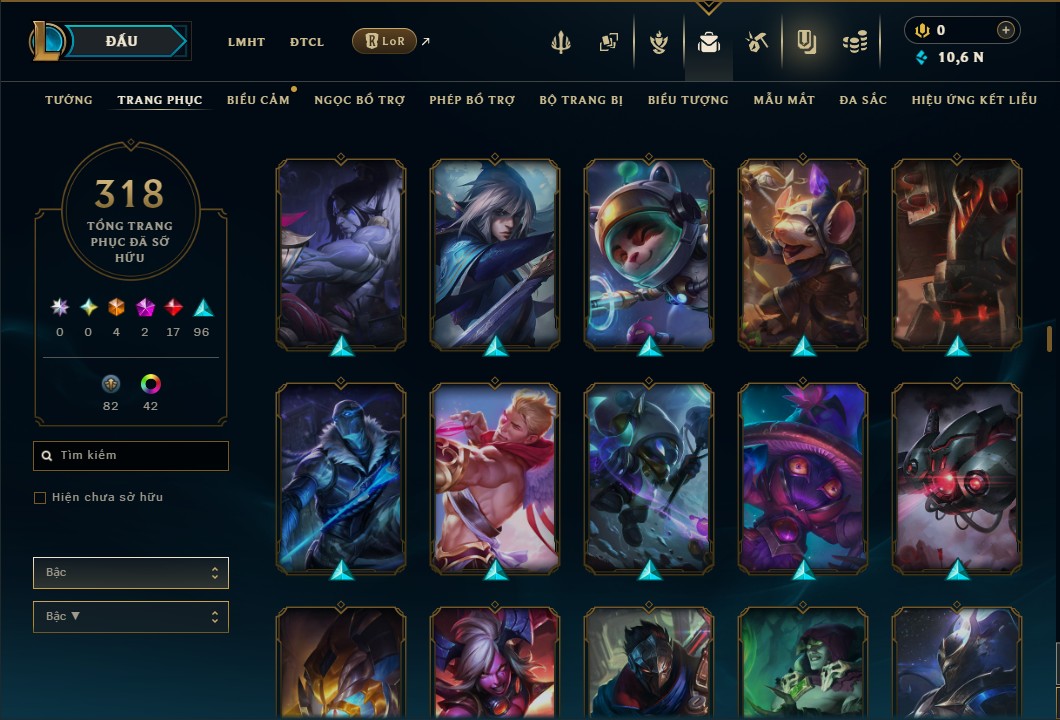Select the astronaut Teemo skin card
This screenshot has height=720, width=1060.
pyautogui.click(x=649, y=254)
